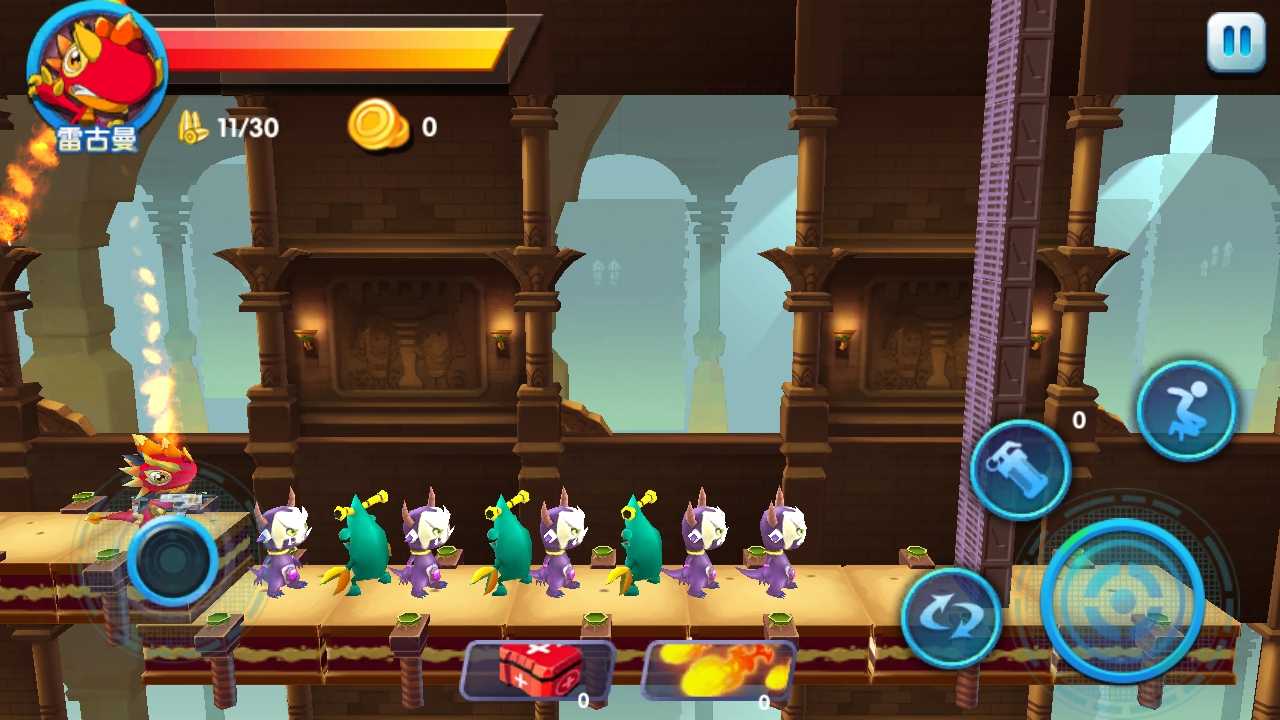Activate the fireball skill slot
This screenshot has height=720, width=1280.
717,670
